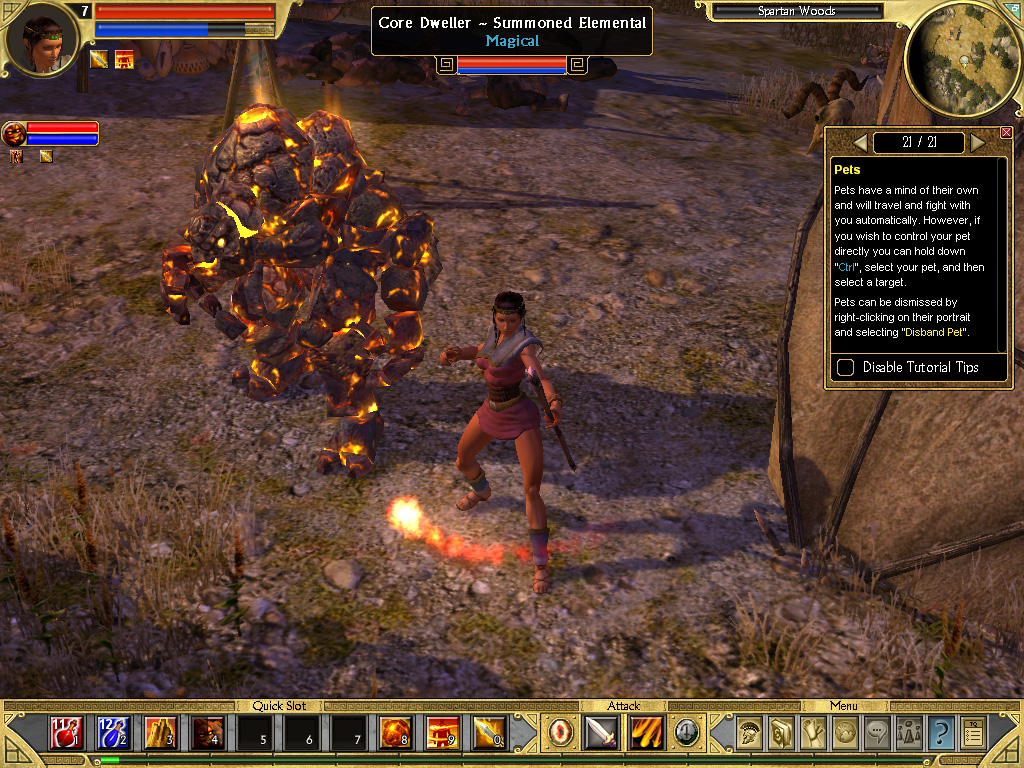The height and width of the screenshot is (768, 1024).
Task: Open the character window via helmet icon
Action: [748, 733]
